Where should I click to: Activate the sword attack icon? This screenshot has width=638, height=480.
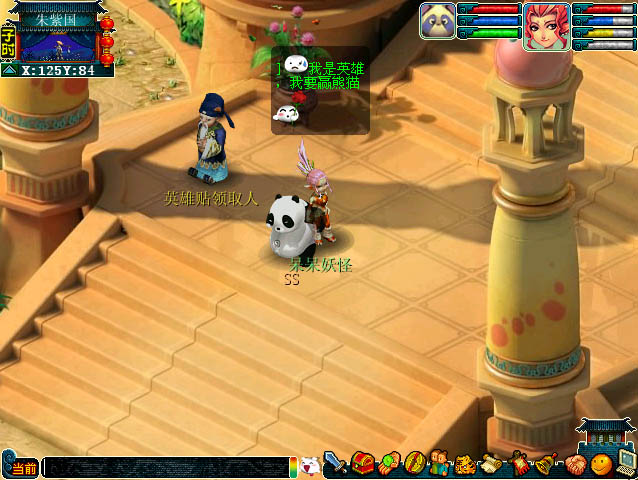click(336, 464)
